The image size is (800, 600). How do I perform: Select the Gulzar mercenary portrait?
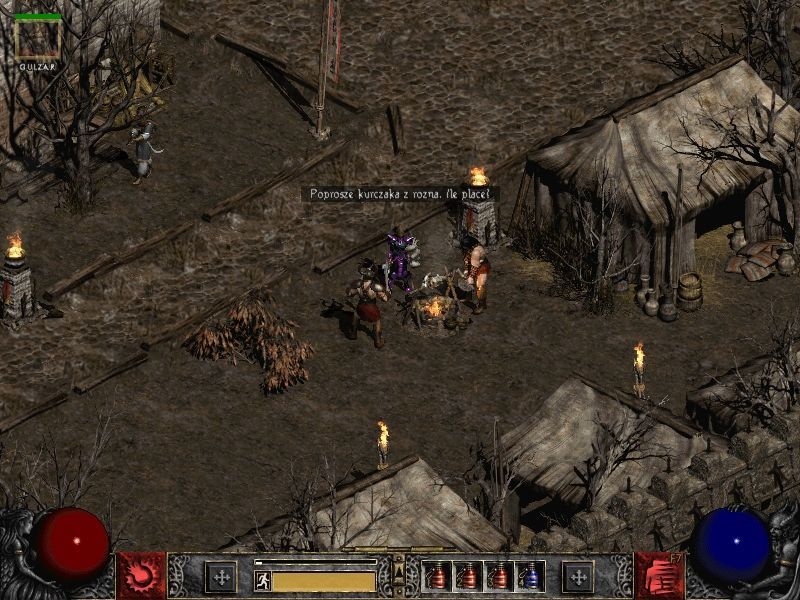click(x=38, y=39)
